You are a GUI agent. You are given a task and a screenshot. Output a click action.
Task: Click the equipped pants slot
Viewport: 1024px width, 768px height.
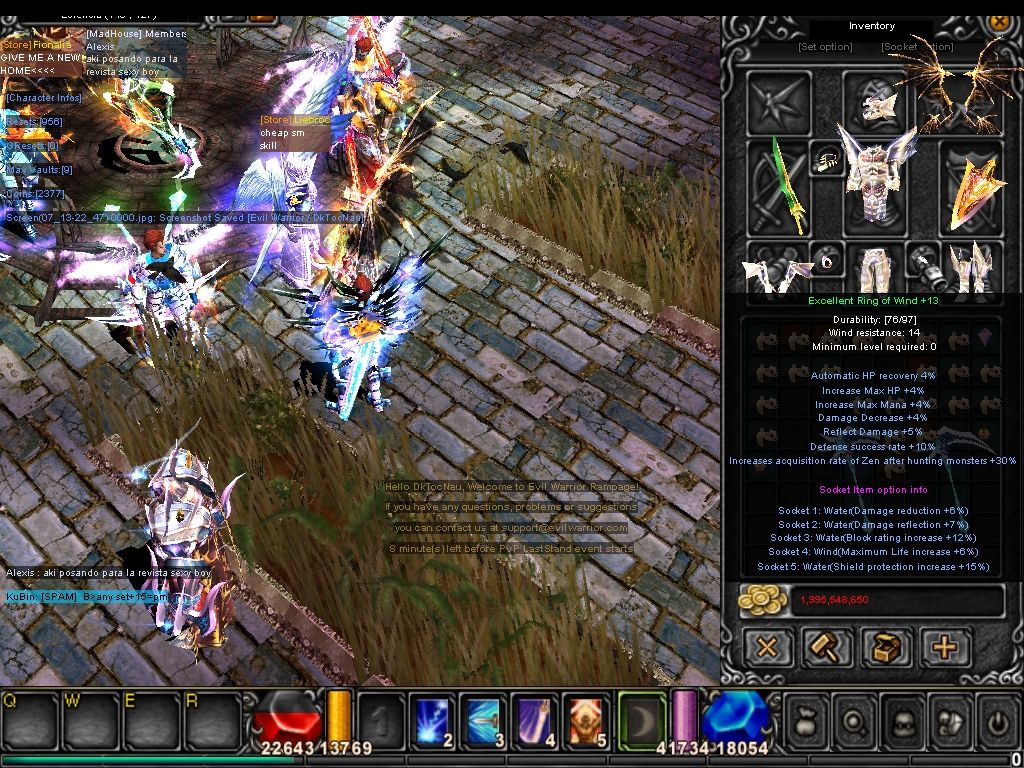pos(873,268)
